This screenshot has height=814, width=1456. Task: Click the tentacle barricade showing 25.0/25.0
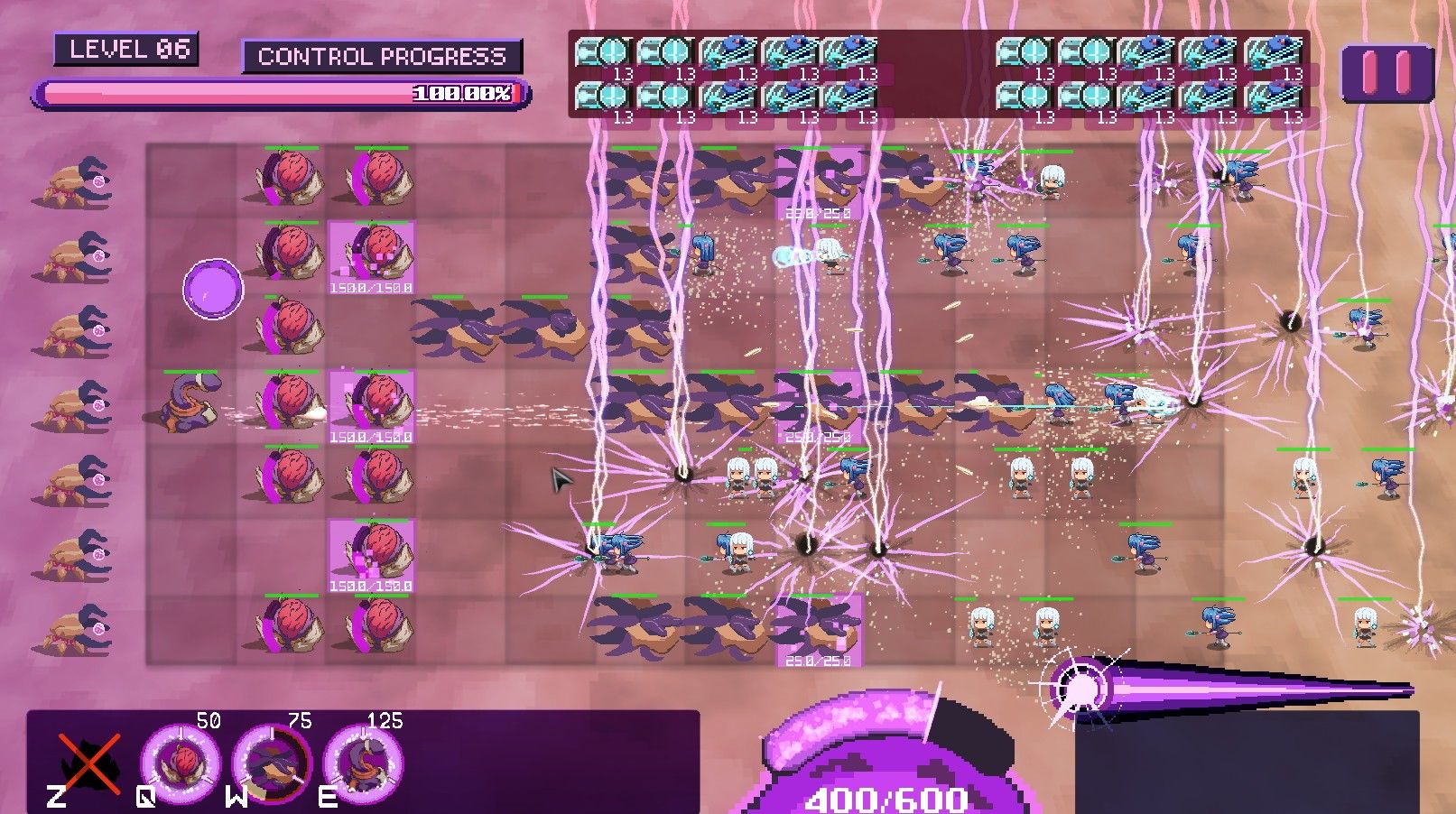point(817,632)
